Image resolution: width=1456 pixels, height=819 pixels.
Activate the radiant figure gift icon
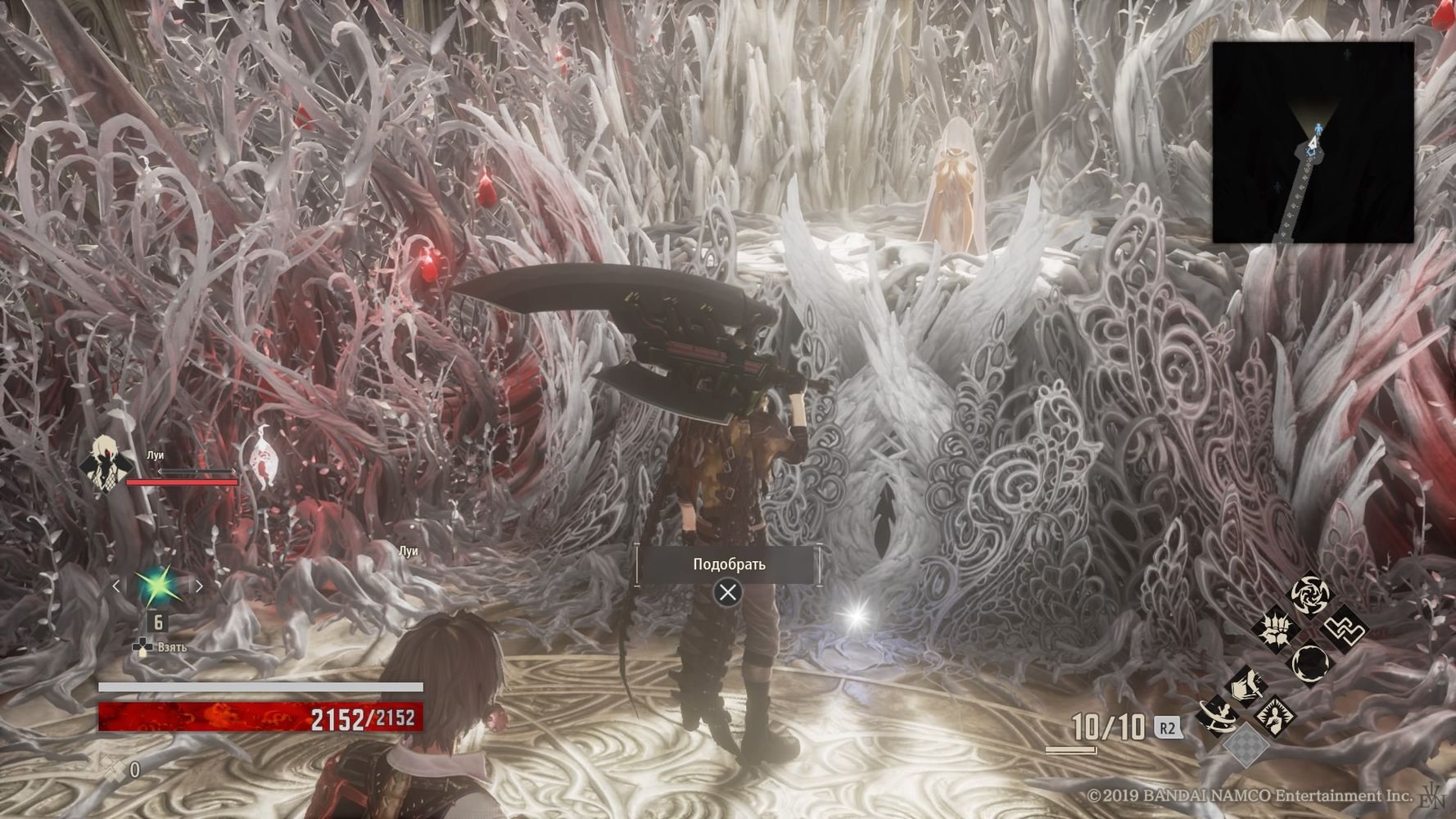click(1275, 715)
